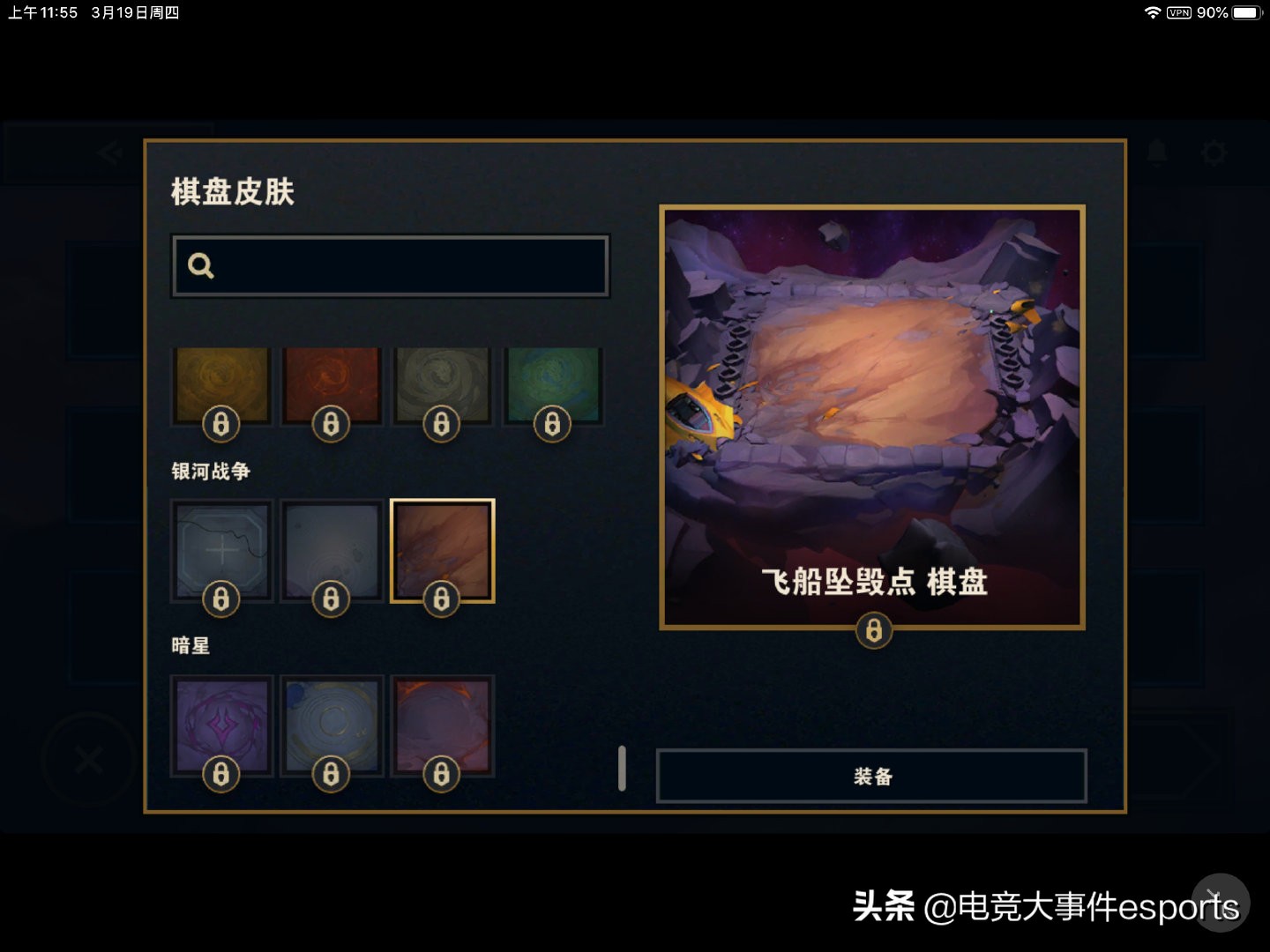Viewport: 1270px width, 952px height.
Task: Open settings via the gear icon
Action: click(1214, 152)
